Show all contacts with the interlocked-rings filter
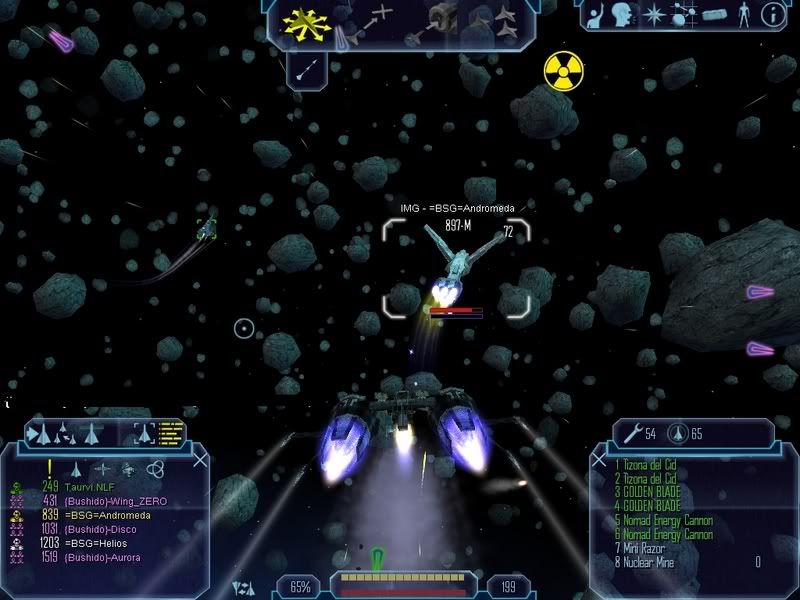Viewport: 800px width, 600px height. [156, 468]
